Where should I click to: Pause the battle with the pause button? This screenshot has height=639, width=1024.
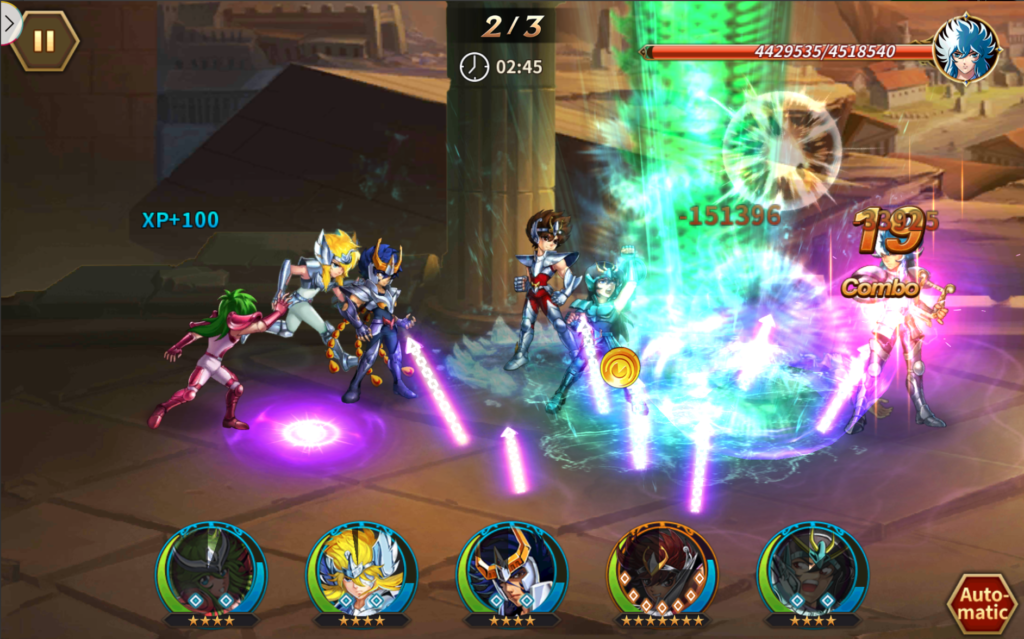point(44,41)
